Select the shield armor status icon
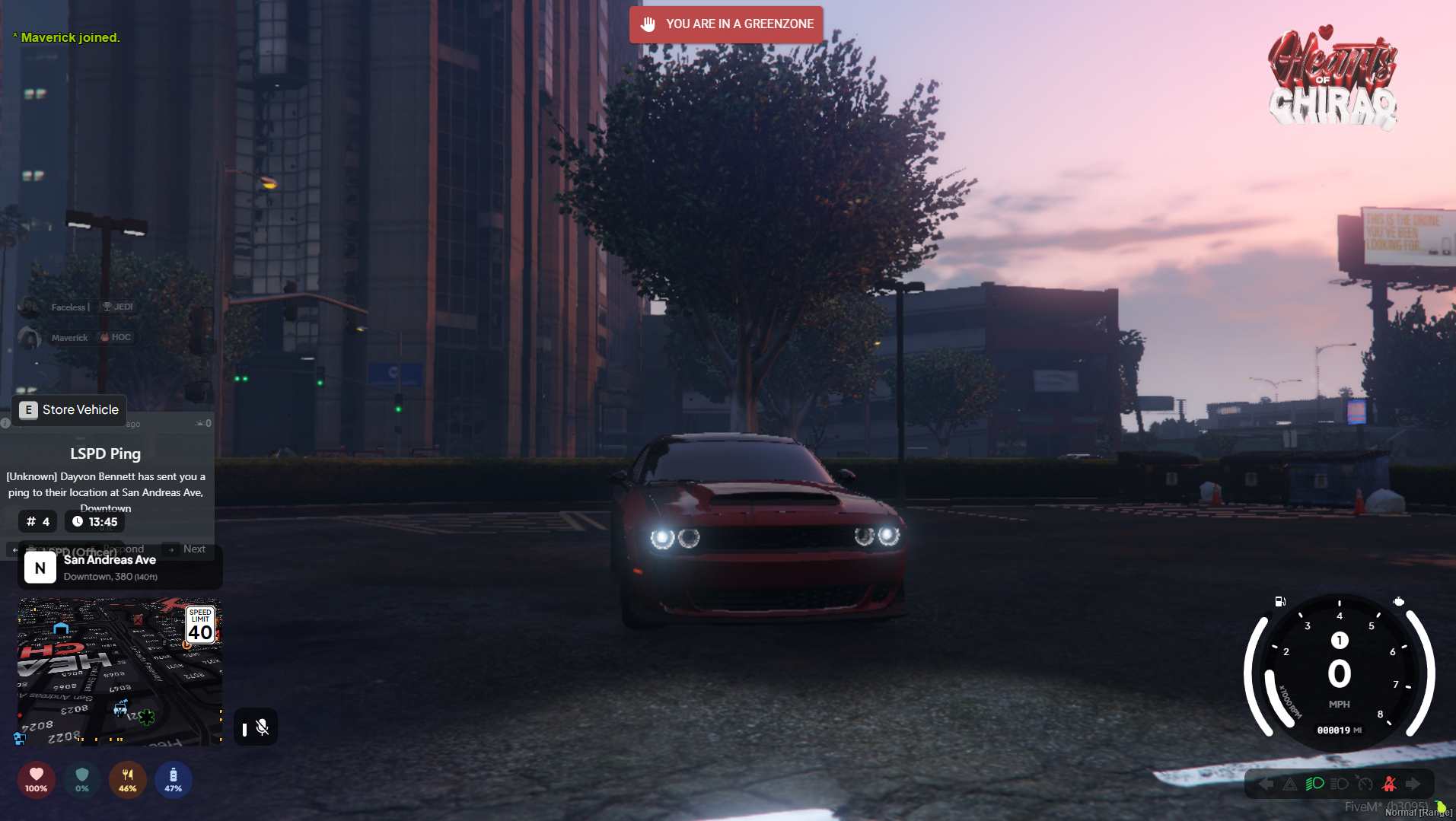 click(82, 779)
